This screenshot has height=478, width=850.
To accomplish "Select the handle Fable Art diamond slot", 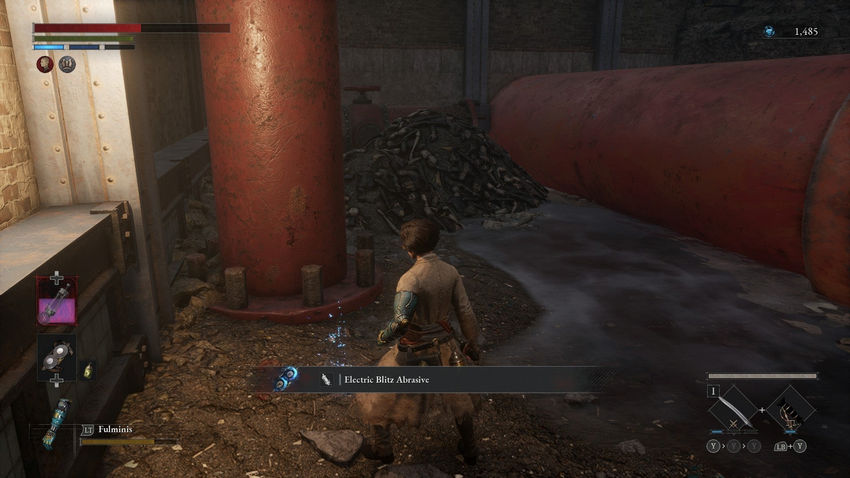I will point(790,409).
